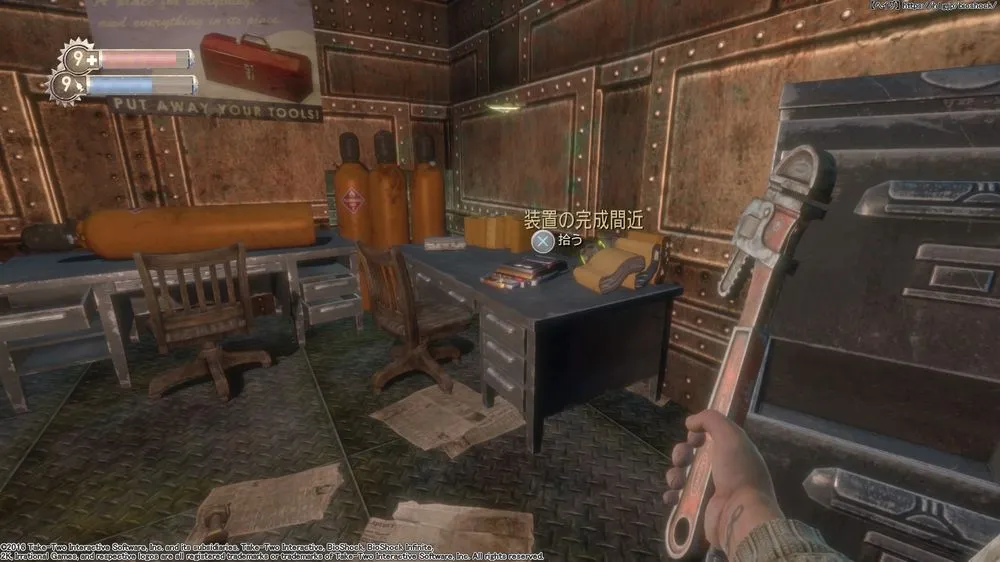Click the first aid kit gear icon
The height and width of the screenshot is (562, 1000).
click(78, 59)
